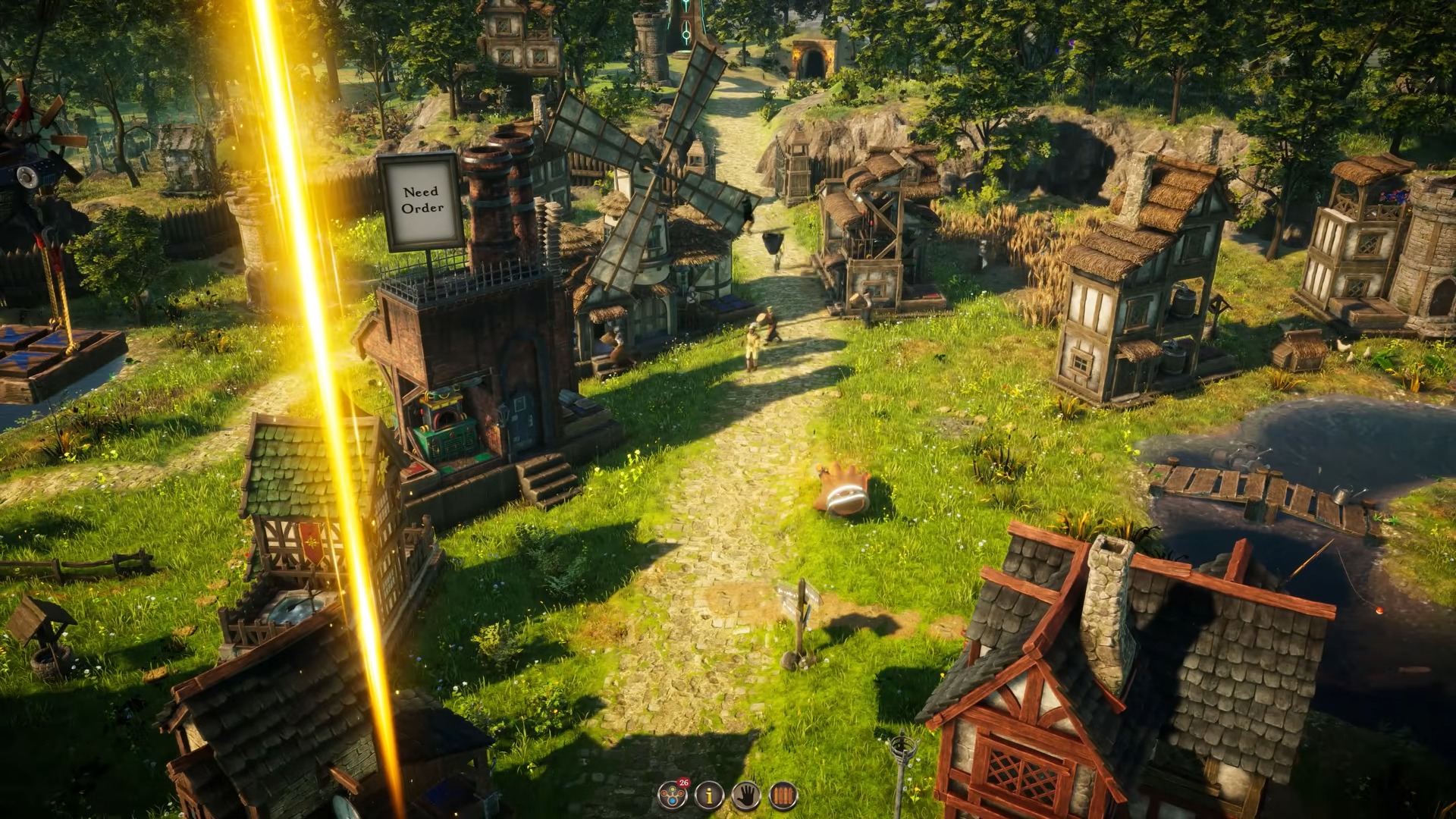Click the well in the bottom-left corner
The height and width of the screenshot is (819, 1456).
[x=45, y=629]
